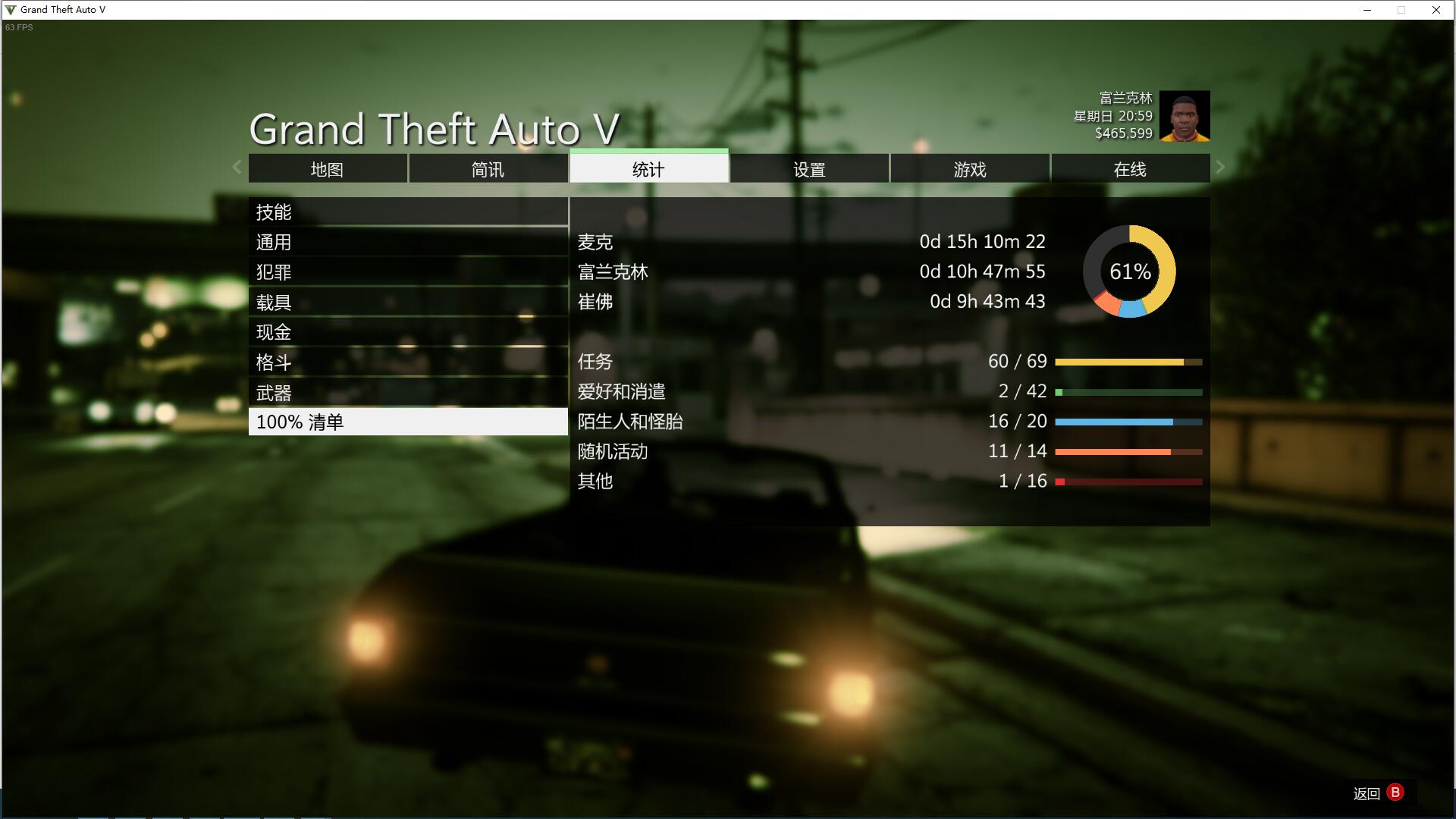1456x819 pixels.
Task: Select the 现金 stats category
Action: 408,332
